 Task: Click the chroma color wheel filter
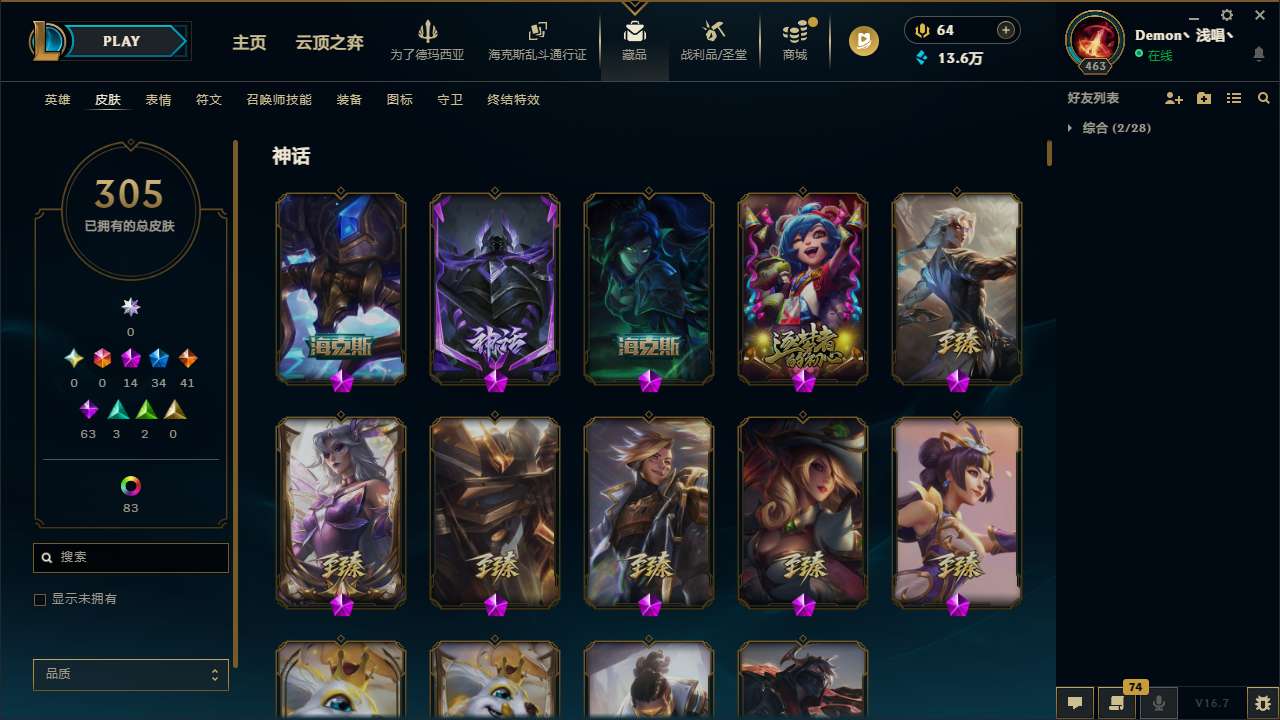(130, 485)
